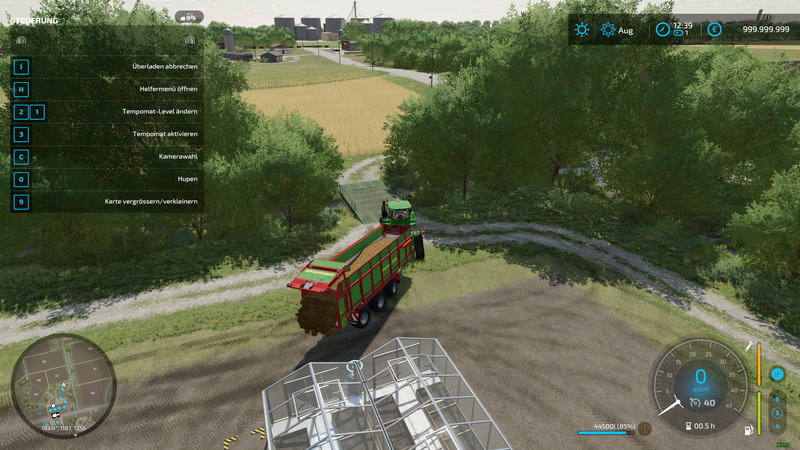The image size is (800, 450).
Task: Select the fuel pump icon
Action: coord(748,431)
